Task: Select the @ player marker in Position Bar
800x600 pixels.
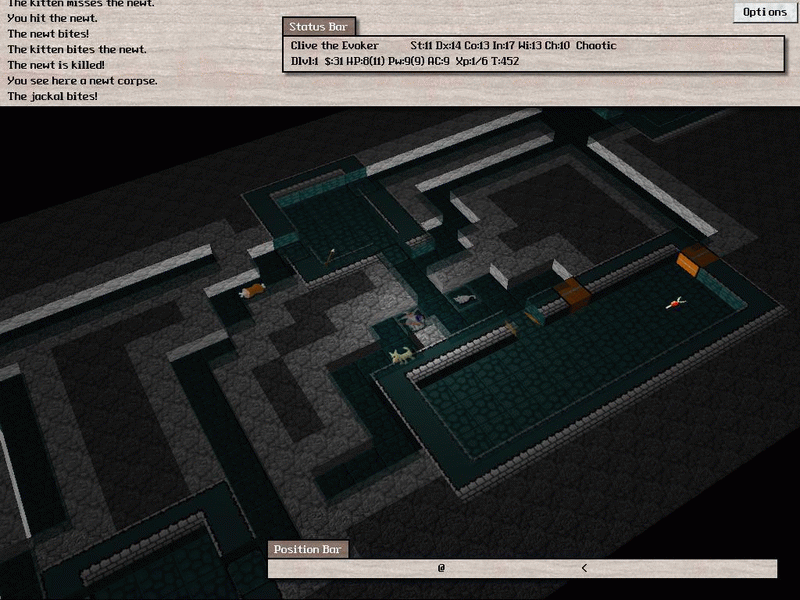Action: pyautogui.click(x=441, y=568)
